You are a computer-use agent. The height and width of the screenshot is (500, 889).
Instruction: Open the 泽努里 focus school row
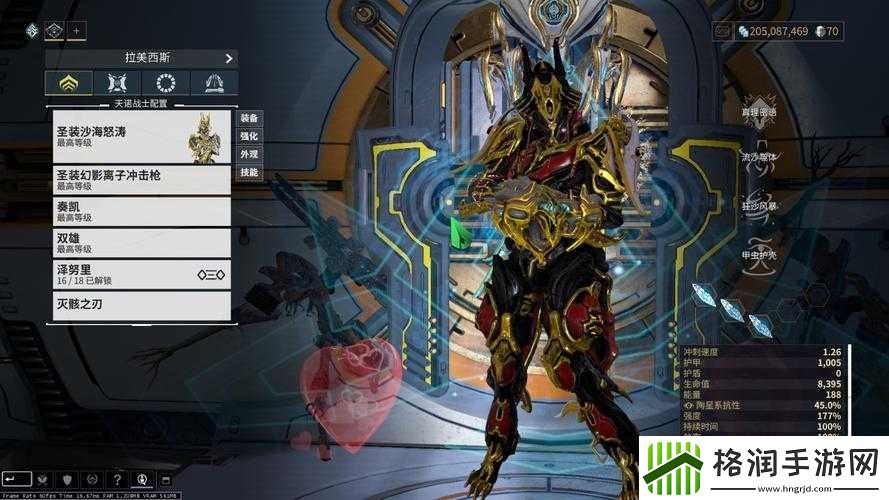(x=142, y=274)
